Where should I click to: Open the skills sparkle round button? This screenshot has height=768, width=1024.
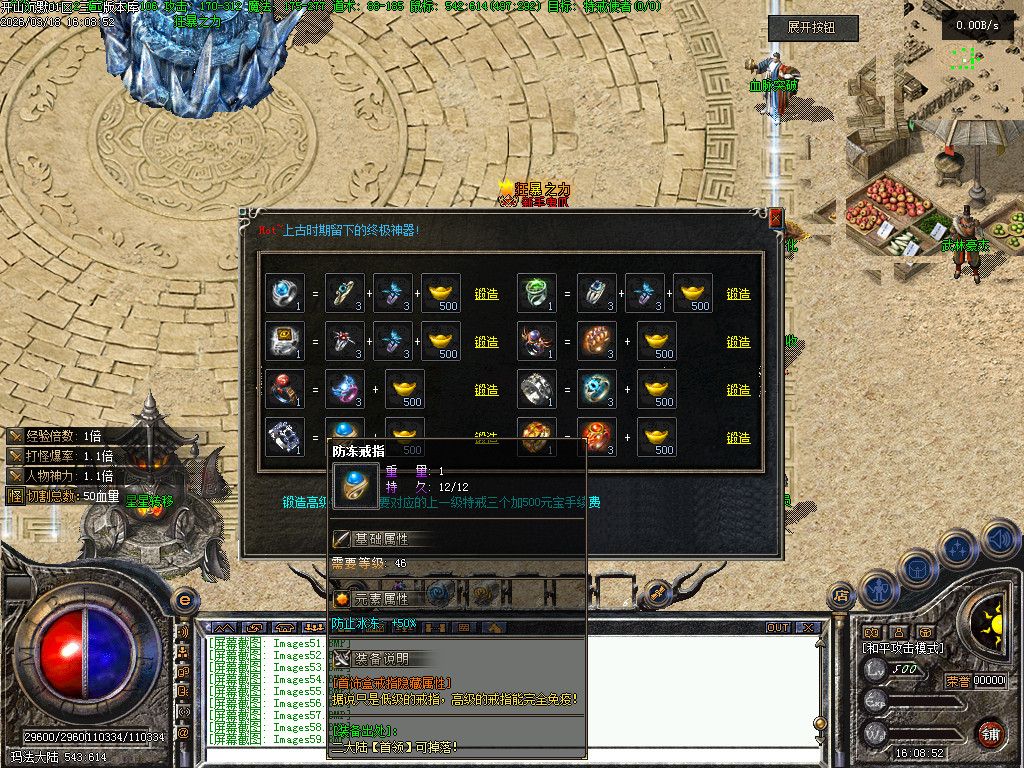(x=957, y=548)
